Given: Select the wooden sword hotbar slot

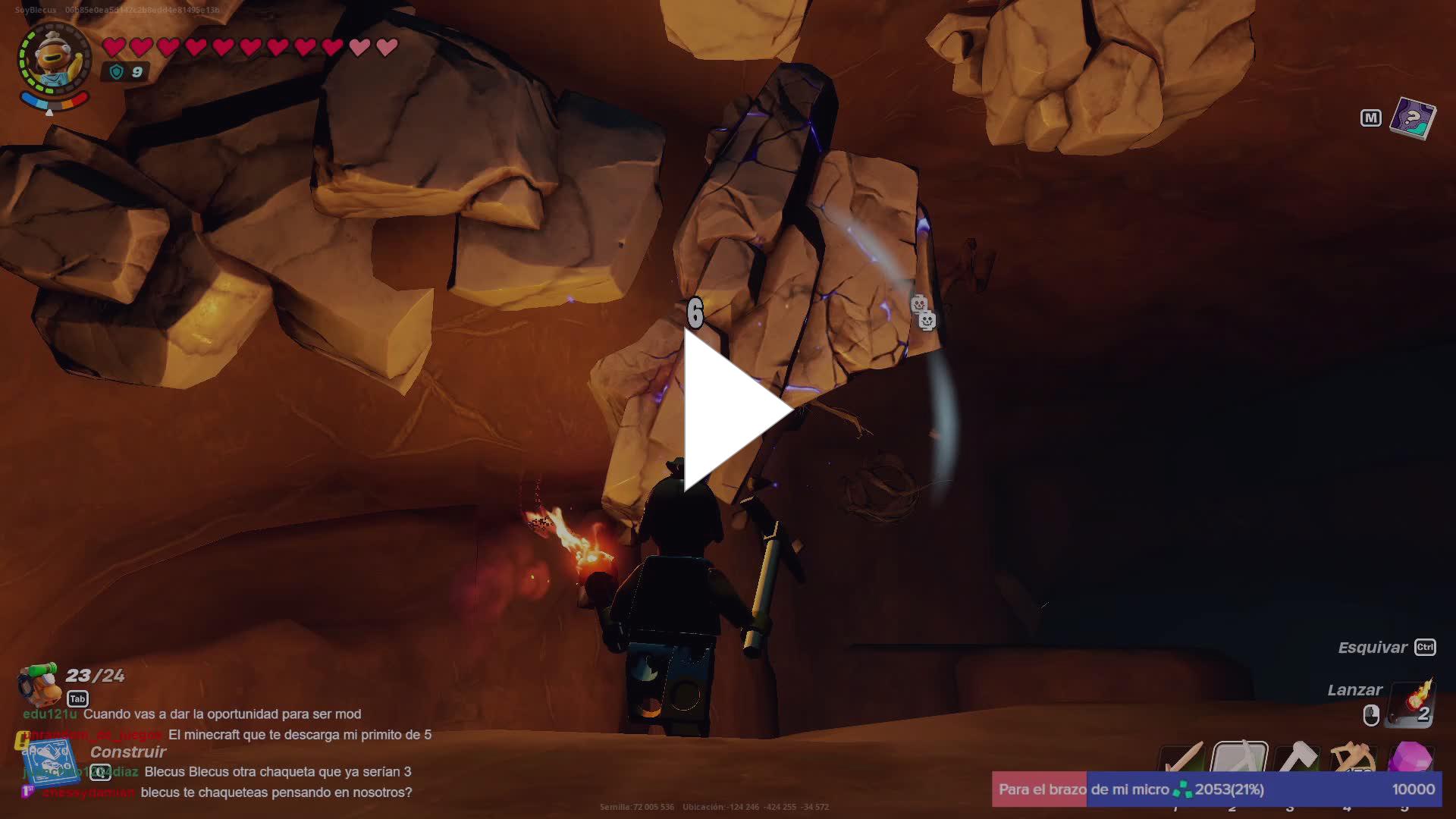Looking at the screenshot, I should click(x=1181, y=758).
